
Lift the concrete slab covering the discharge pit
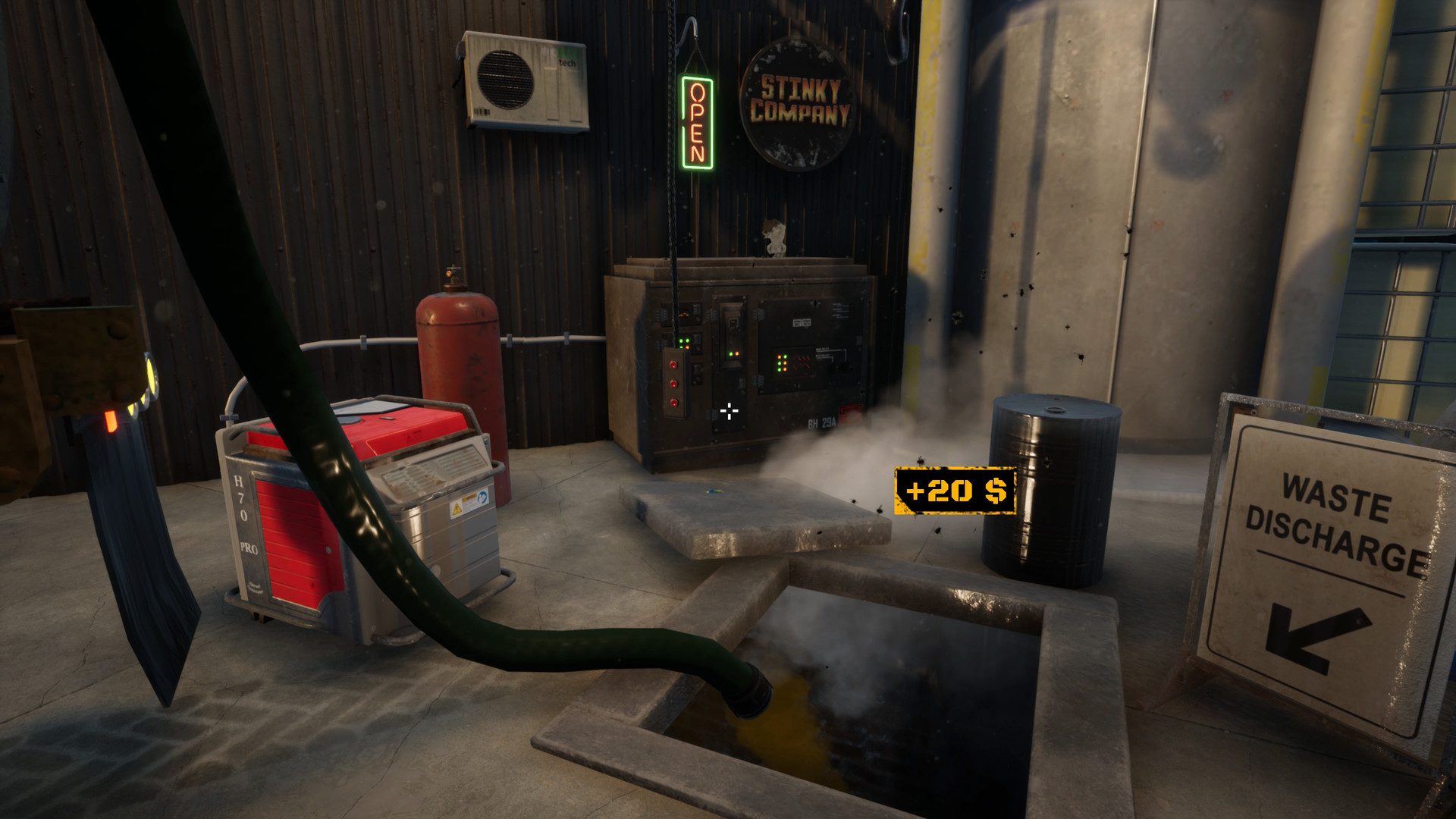click(751, 516)
